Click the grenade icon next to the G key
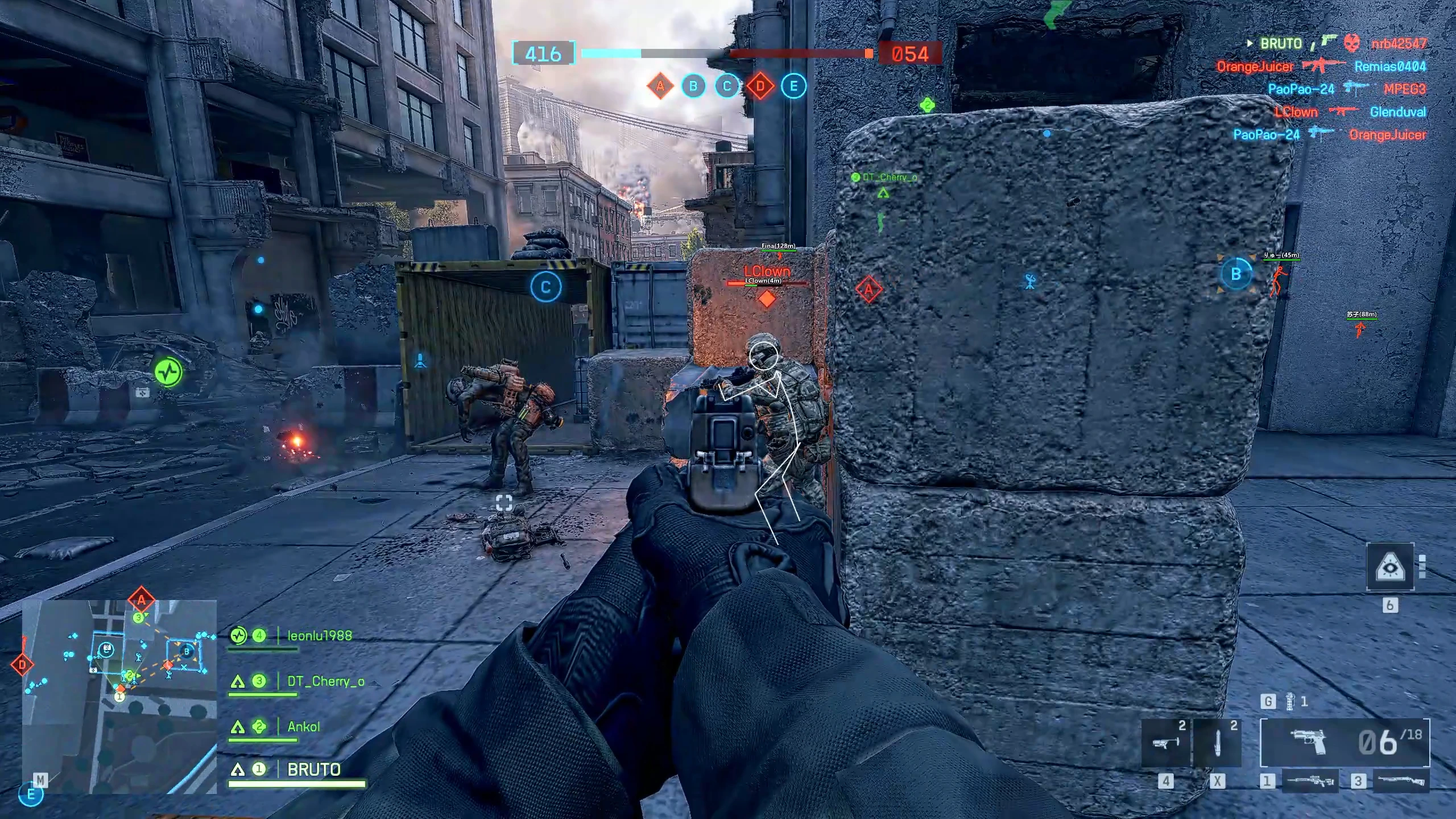 click(x=1290, y=701)
